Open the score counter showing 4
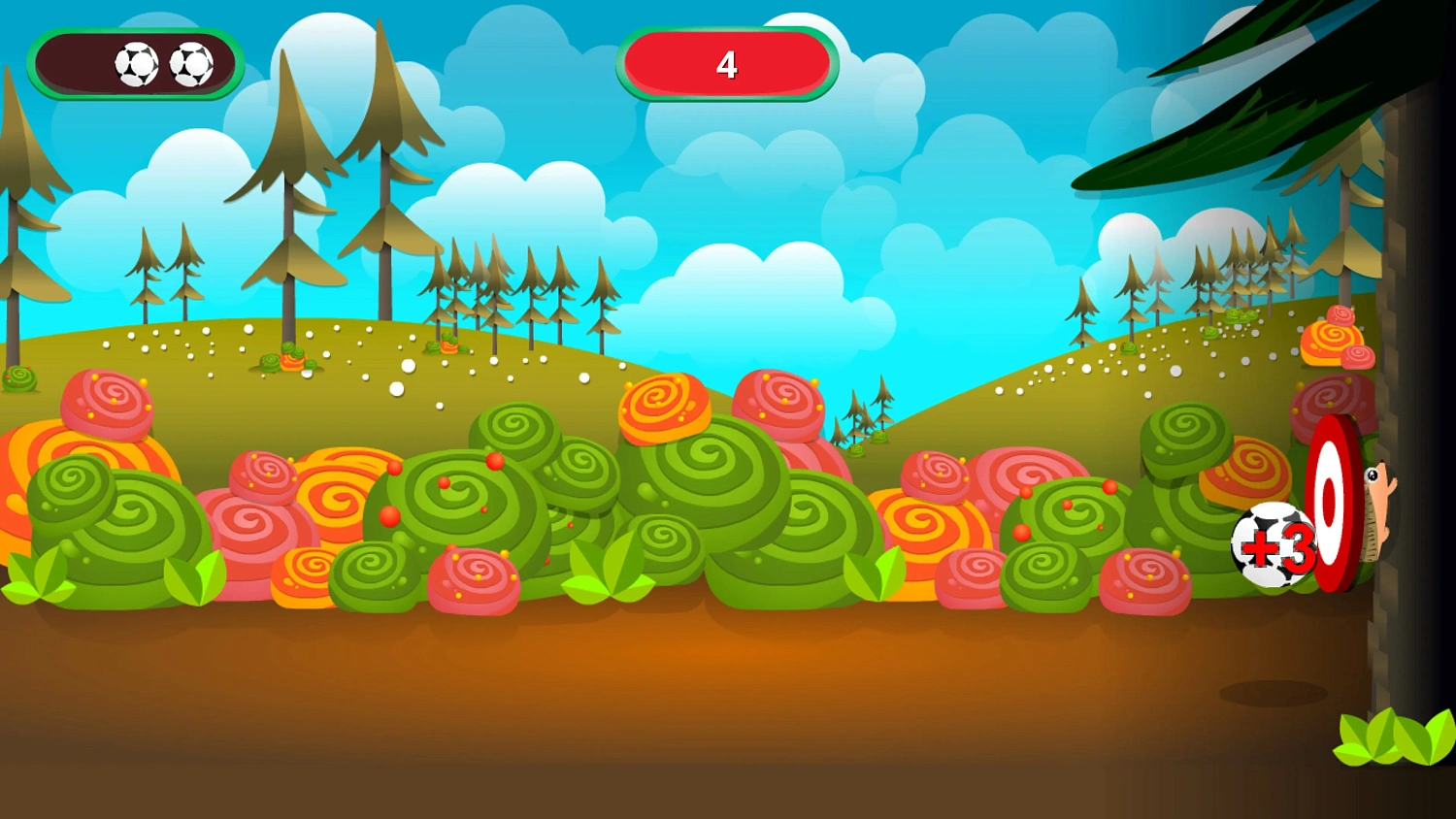 coord(728,65)
